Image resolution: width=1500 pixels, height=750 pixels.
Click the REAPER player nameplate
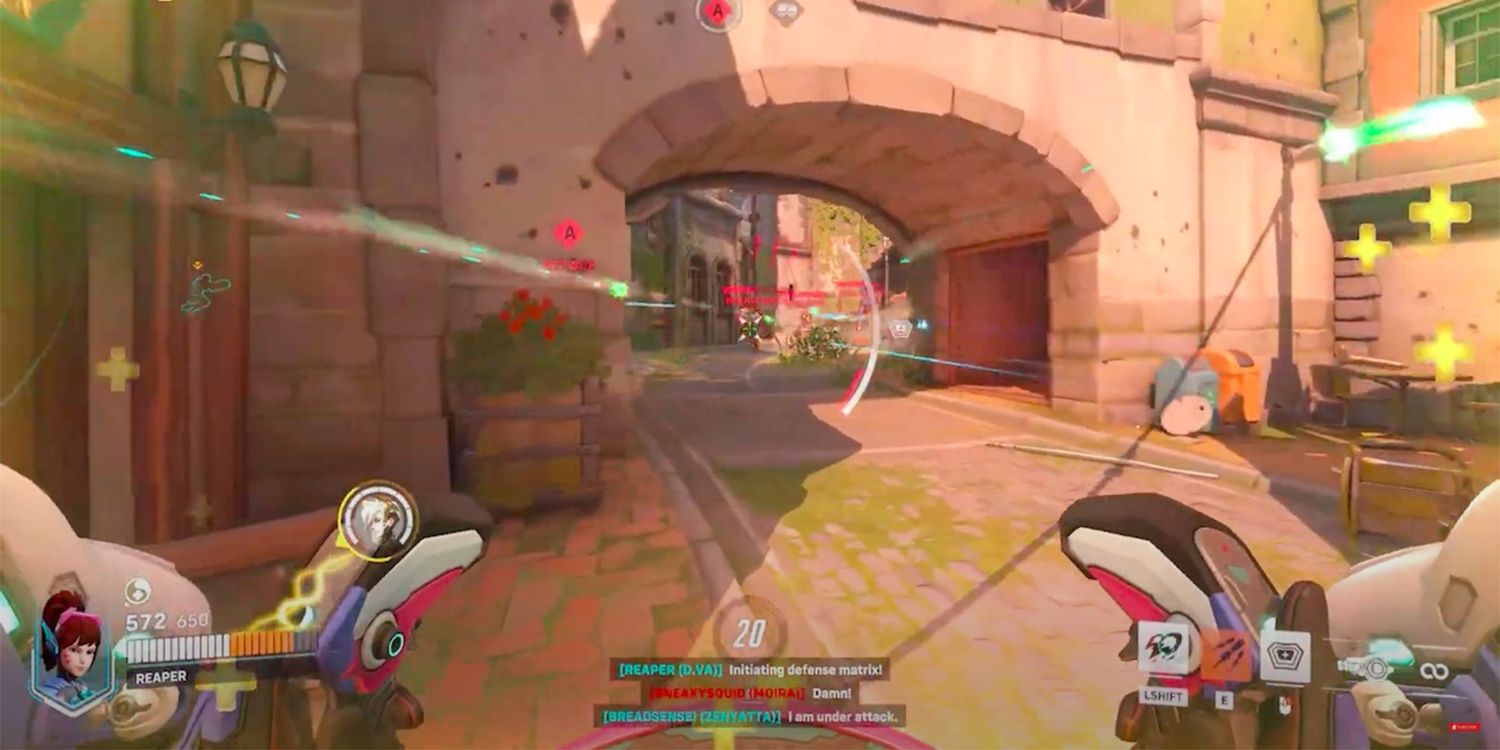[159, 677]
